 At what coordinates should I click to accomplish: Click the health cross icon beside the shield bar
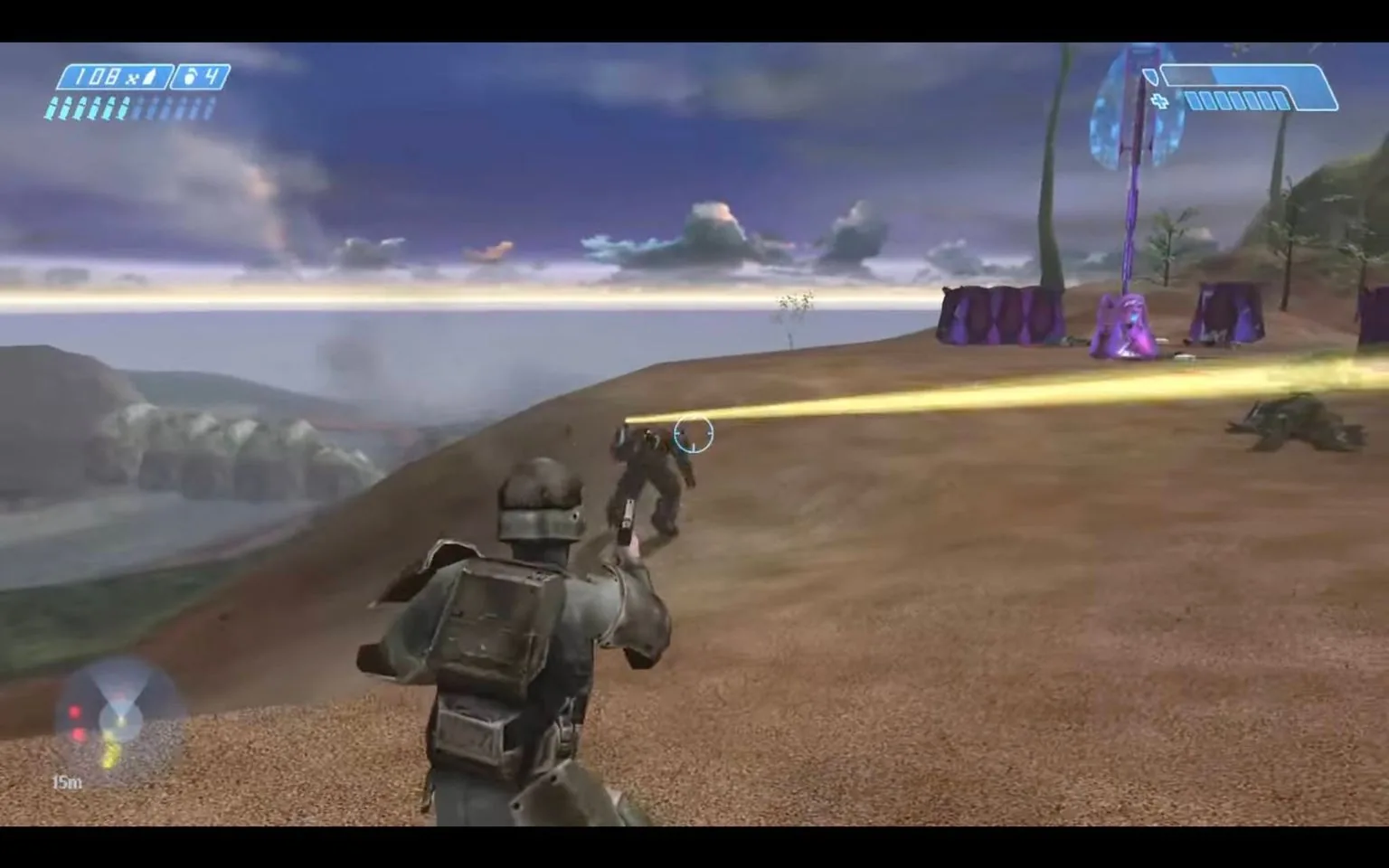coord(1159,100)
